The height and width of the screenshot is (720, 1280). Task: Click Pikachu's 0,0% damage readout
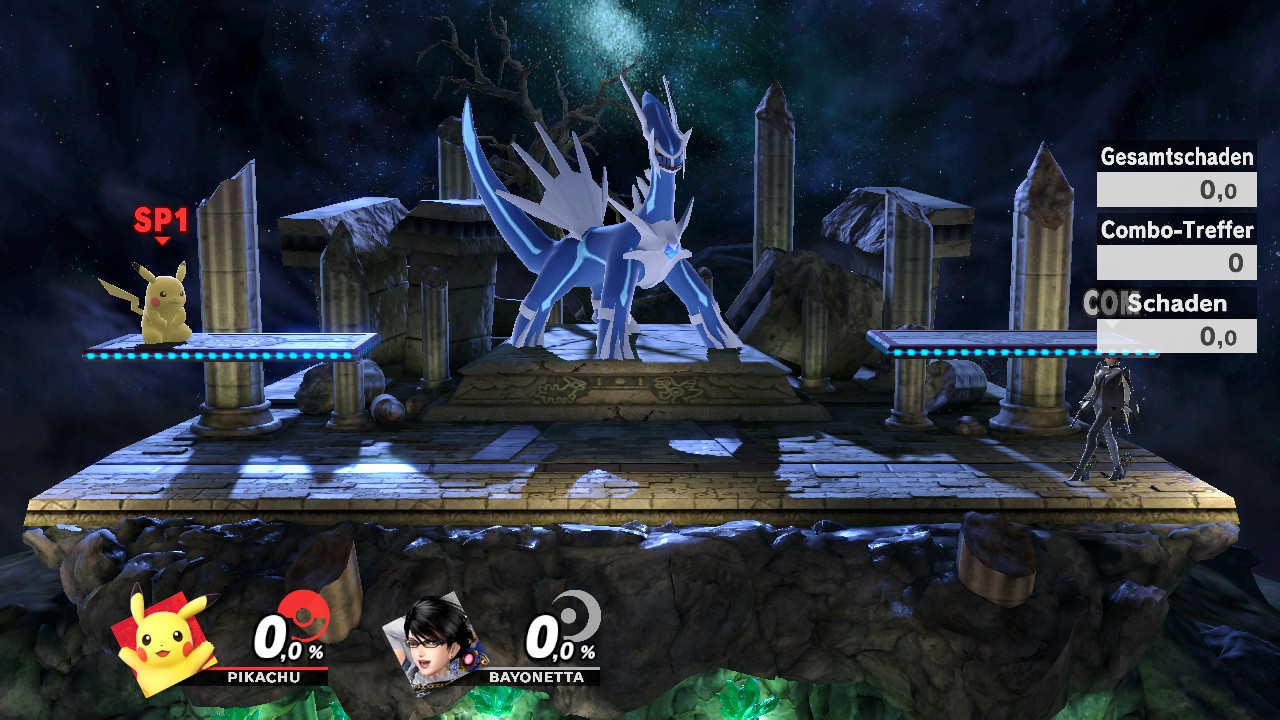pyautogui.click(x=285, y=640)
